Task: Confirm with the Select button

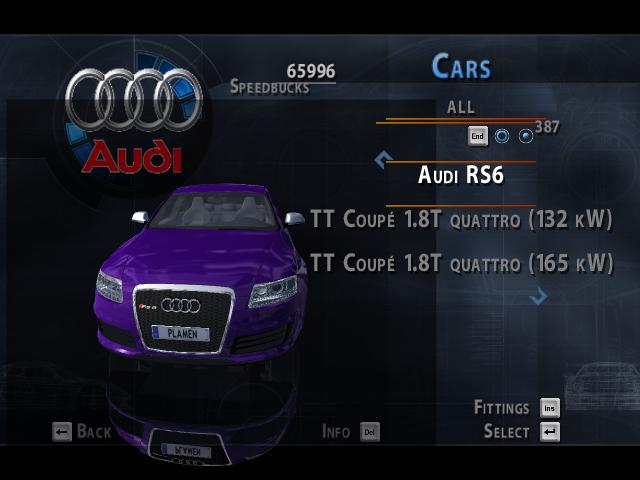Action: [521, 432]
